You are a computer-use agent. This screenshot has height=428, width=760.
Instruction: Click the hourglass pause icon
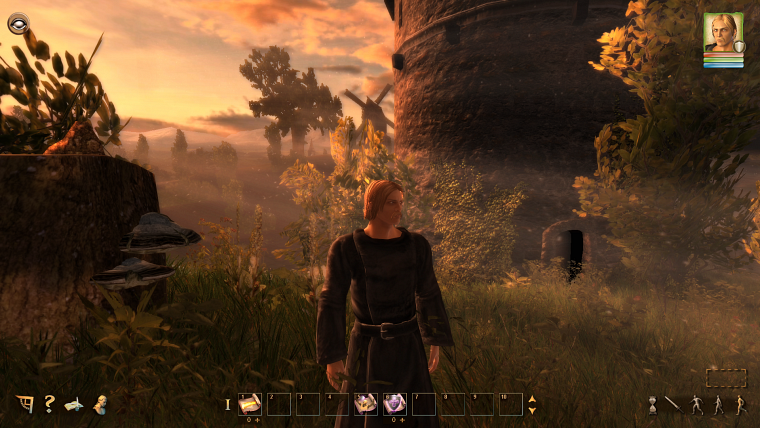click(652, 405)
